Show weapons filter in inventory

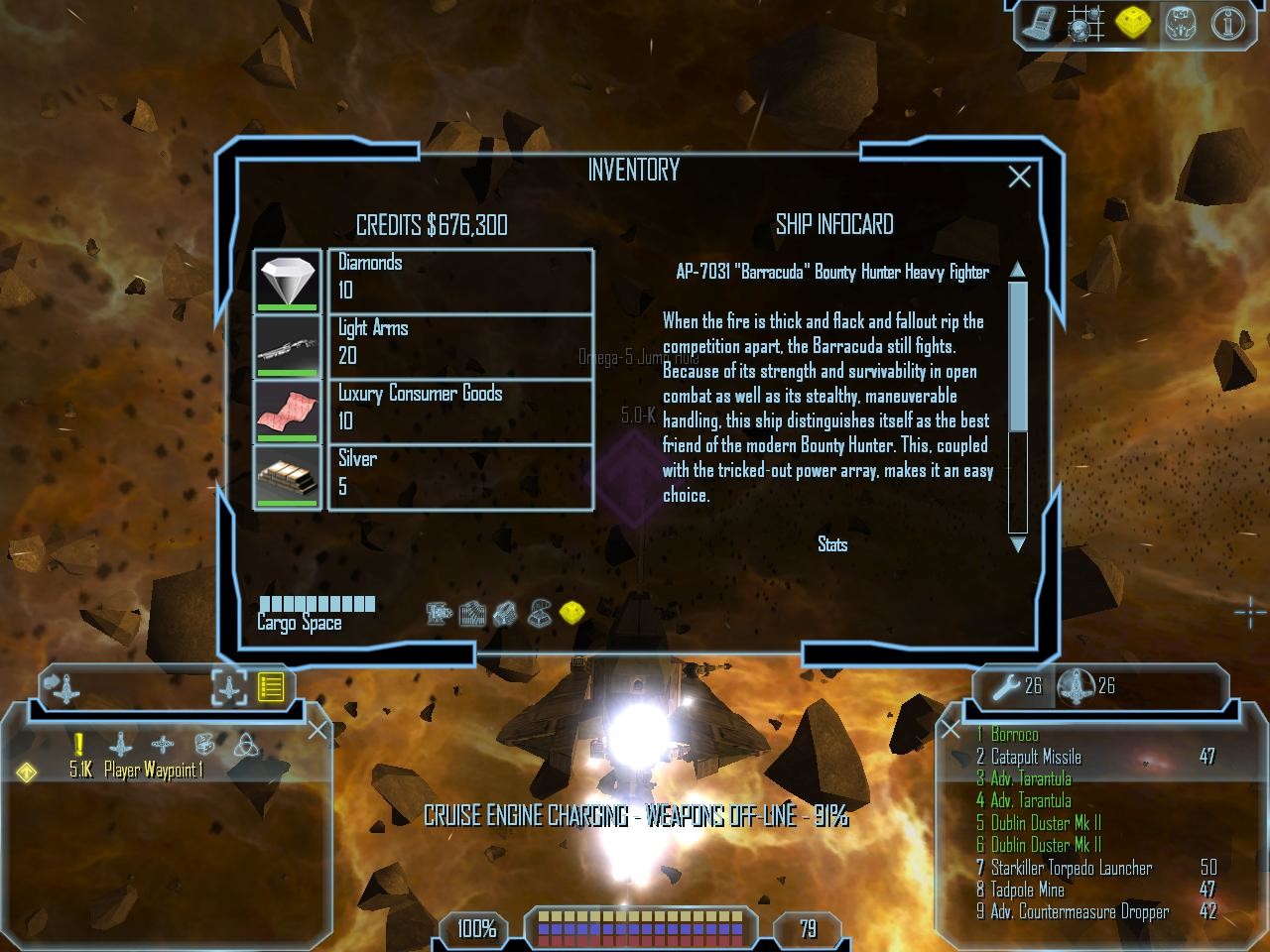(x=439, y=614)
